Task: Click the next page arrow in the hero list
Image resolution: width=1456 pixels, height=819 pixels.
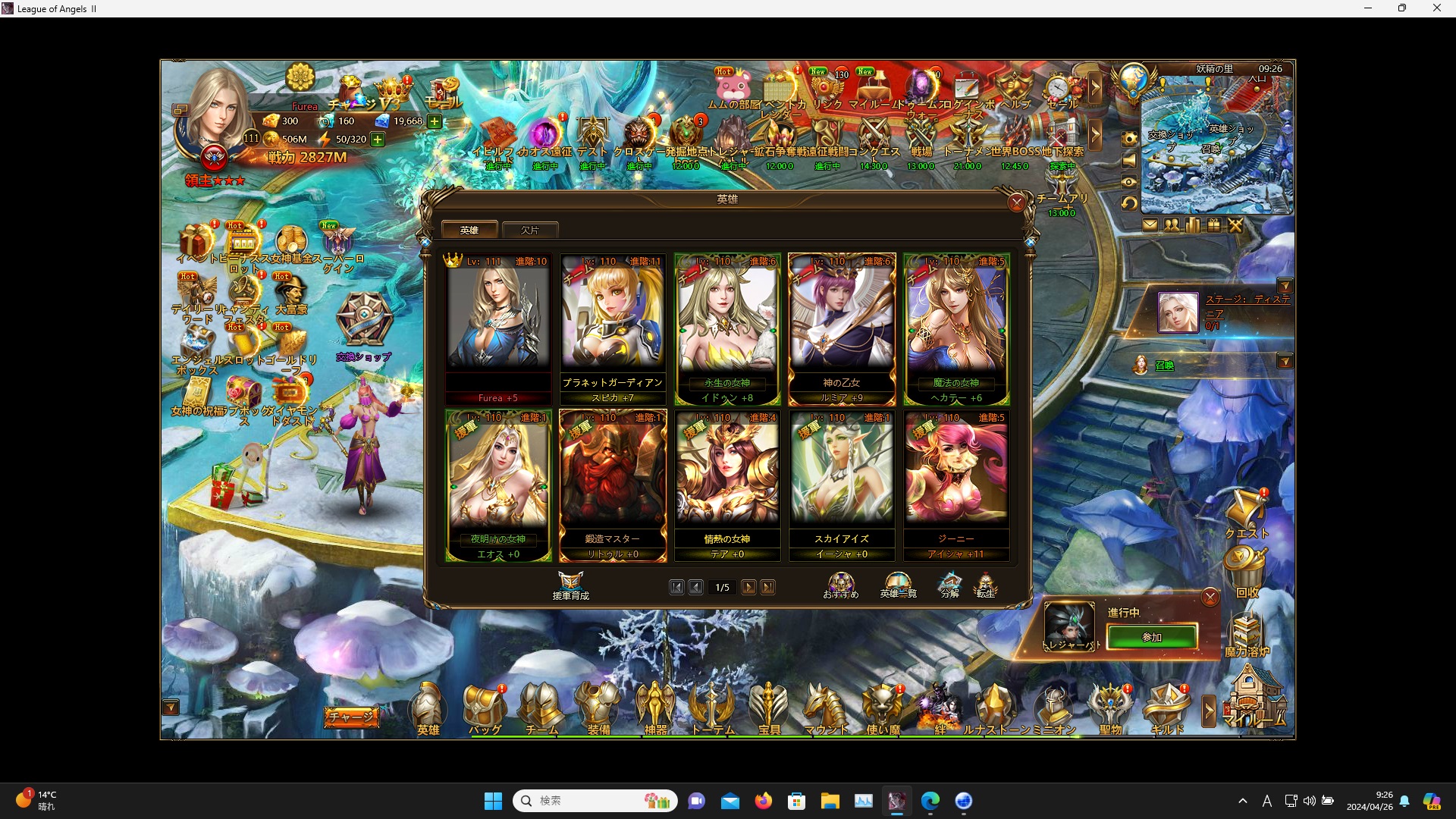Action: [749, 587]
